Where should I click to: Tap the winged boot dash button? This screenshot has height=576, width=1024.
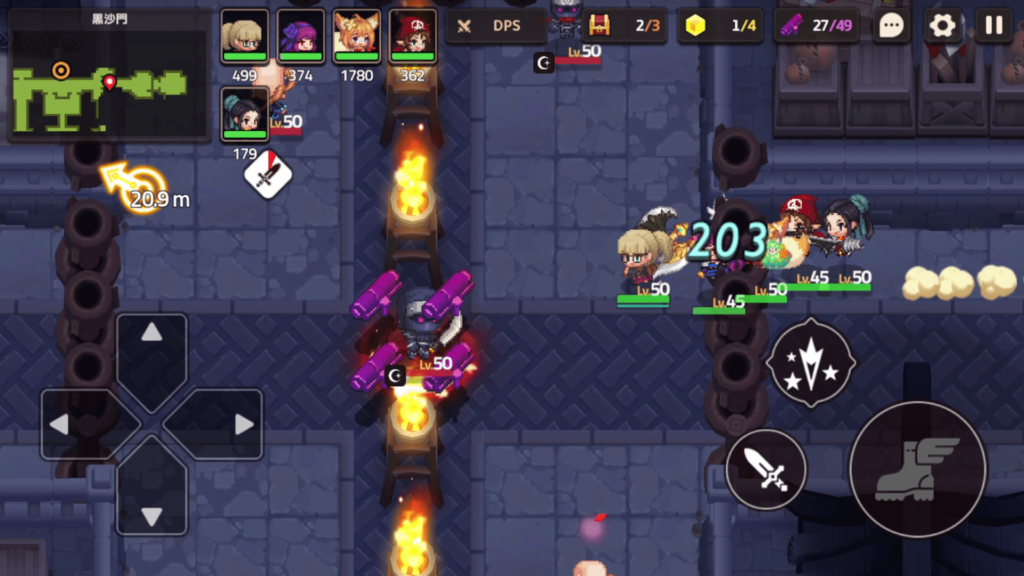[917, 469]
